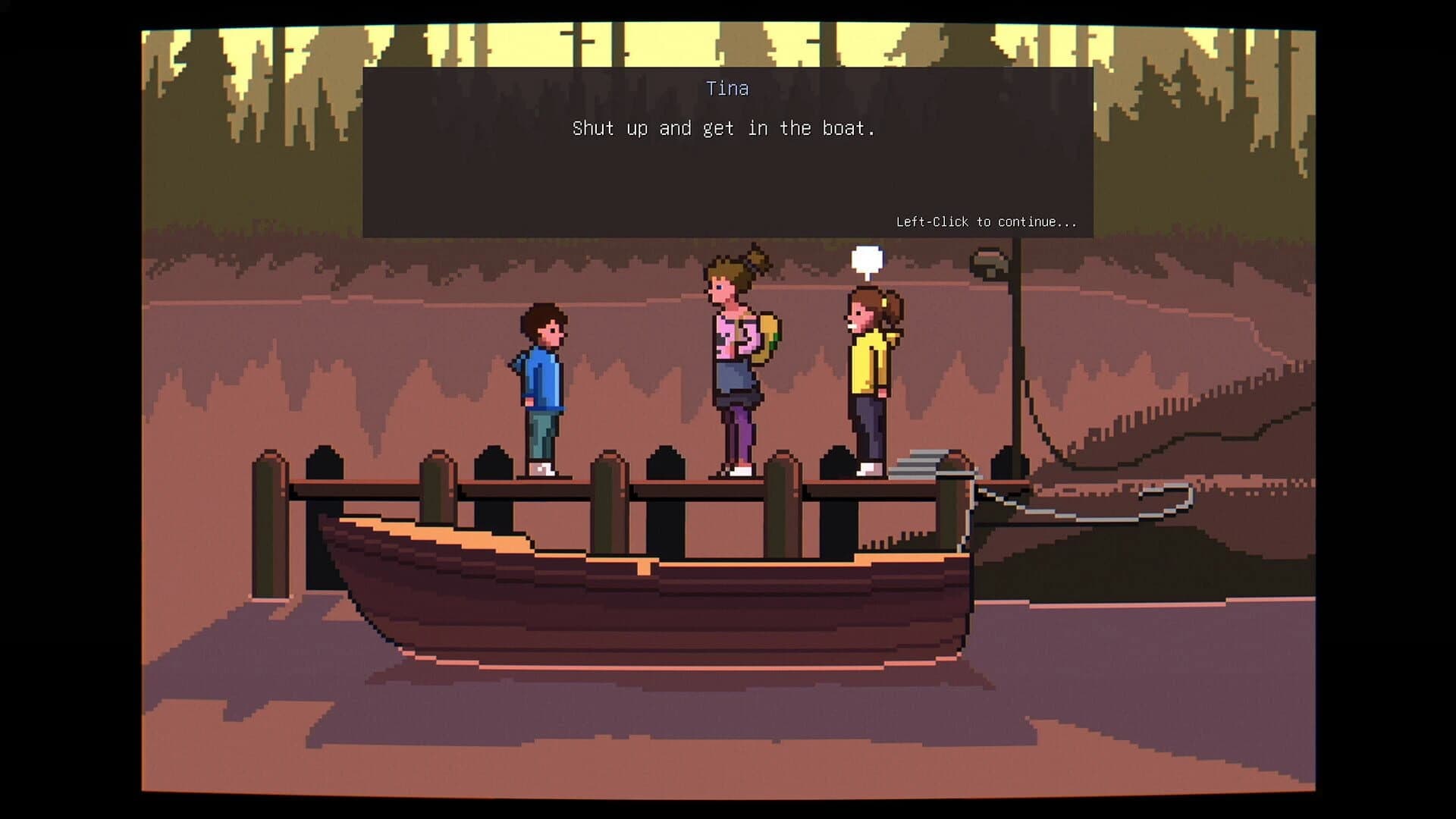Select the speech bubble above the yellow-shirted girl
1456x819 pixels.
click(x=869, y=259)
